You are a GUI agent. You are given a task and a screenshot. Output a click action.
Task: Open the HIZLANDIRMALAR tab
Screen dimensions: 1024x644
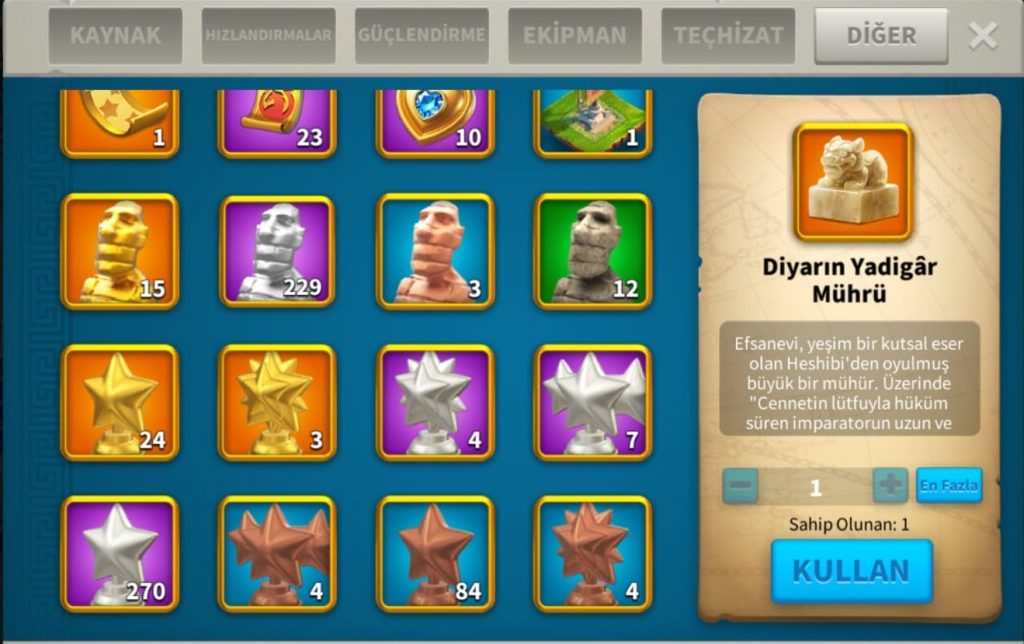pyautogui.click(x=268, y=36)
